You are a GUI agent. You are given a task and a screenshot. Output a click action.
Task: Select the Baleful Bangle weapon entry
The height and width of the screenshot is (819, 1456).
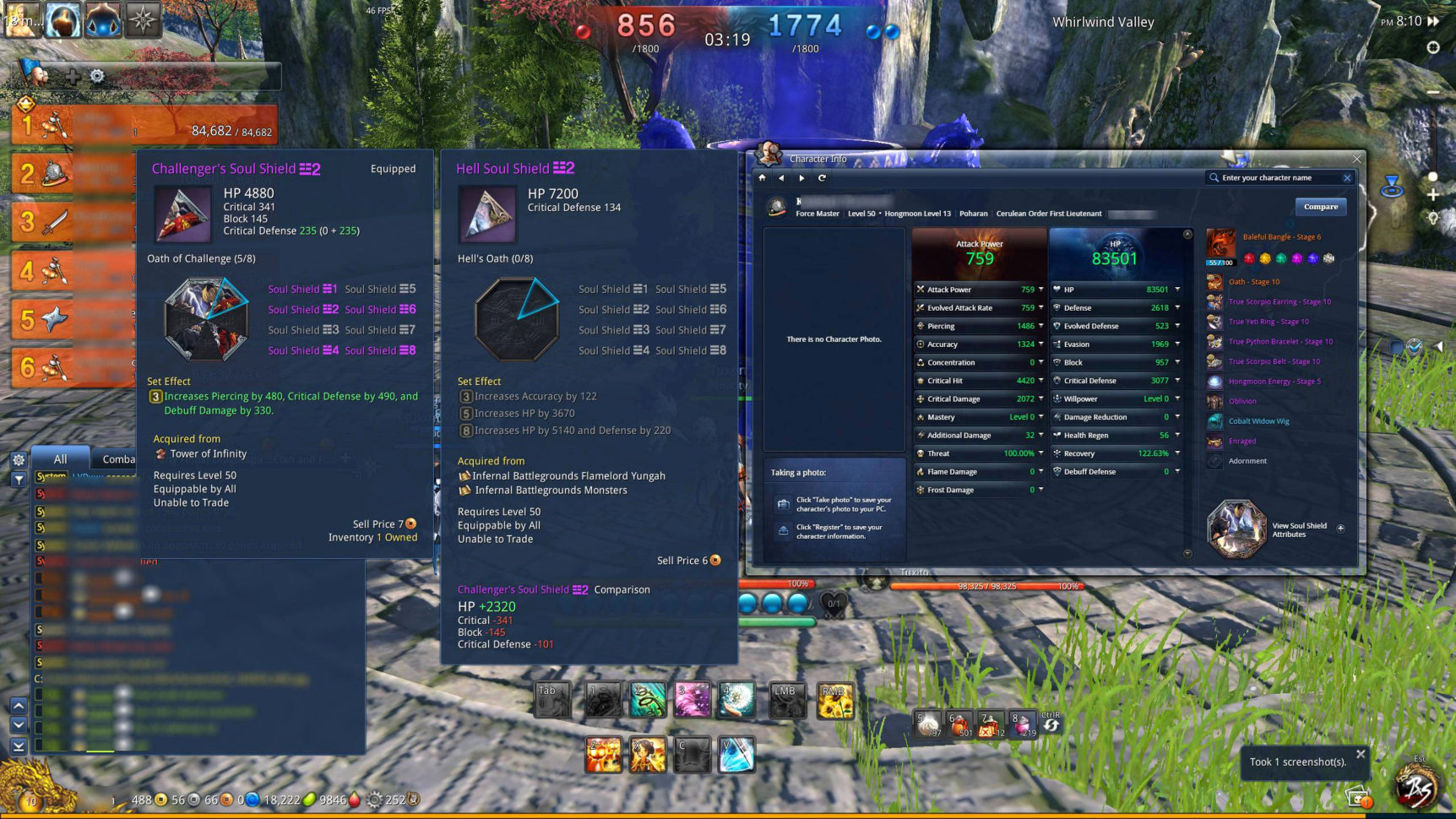click(1220, 243)
